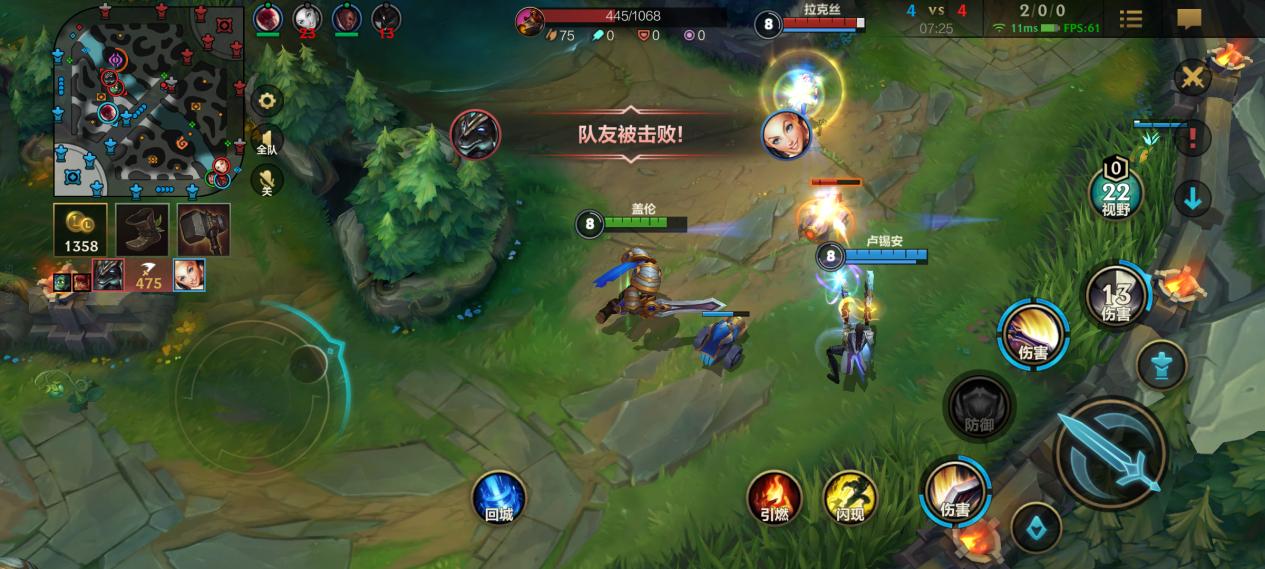This screenshot has height=569, width=1265.
Task: Tap the large sword basic attack button
Action: tap(1110, 452)
